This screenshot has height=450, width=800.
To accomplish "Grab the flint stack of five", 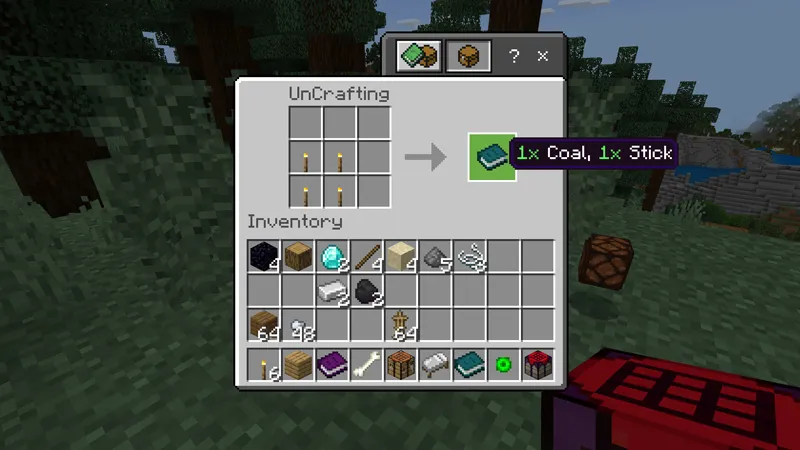I will (435, 257).
